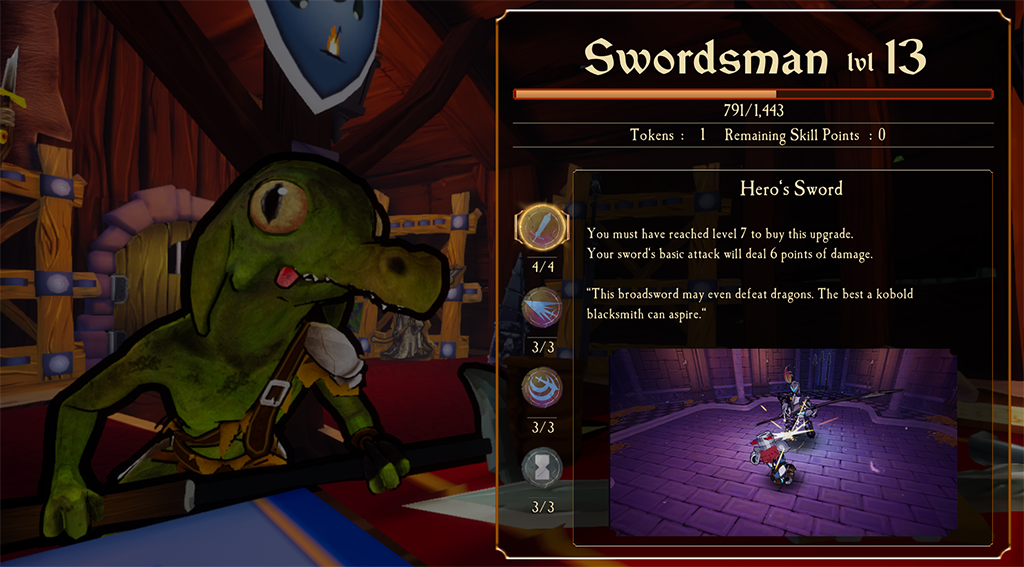1024x567 pixels.
Task: Choose the blue sword-slash skill icon
Action: click(x=541, y=307)
